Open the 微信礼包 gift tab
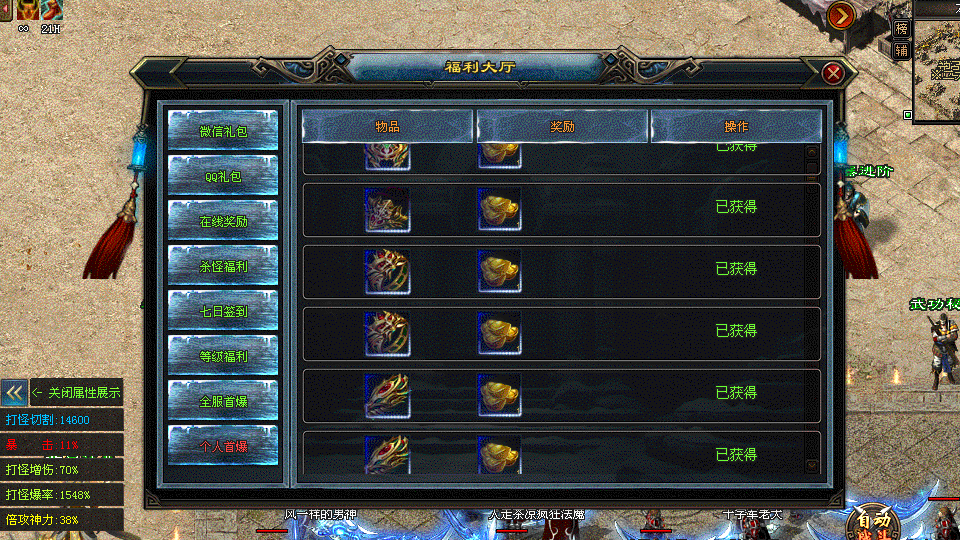The image size is (960, 540). coord(223,131)
